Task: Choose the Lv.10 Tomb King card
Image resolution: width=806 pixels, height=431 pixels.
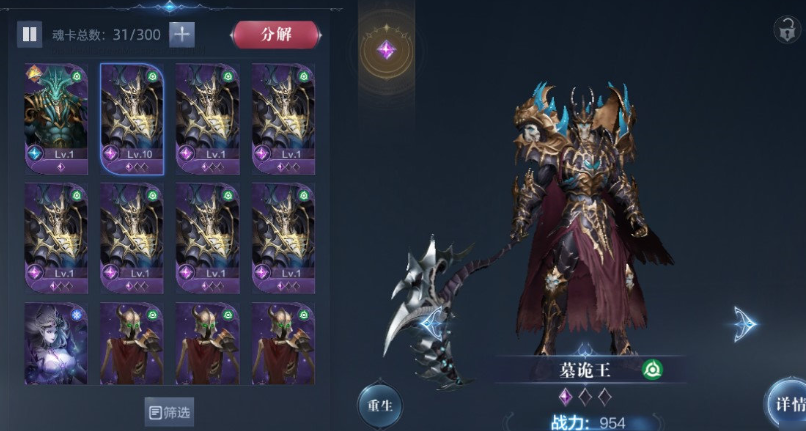Action: tap(132, 117)
